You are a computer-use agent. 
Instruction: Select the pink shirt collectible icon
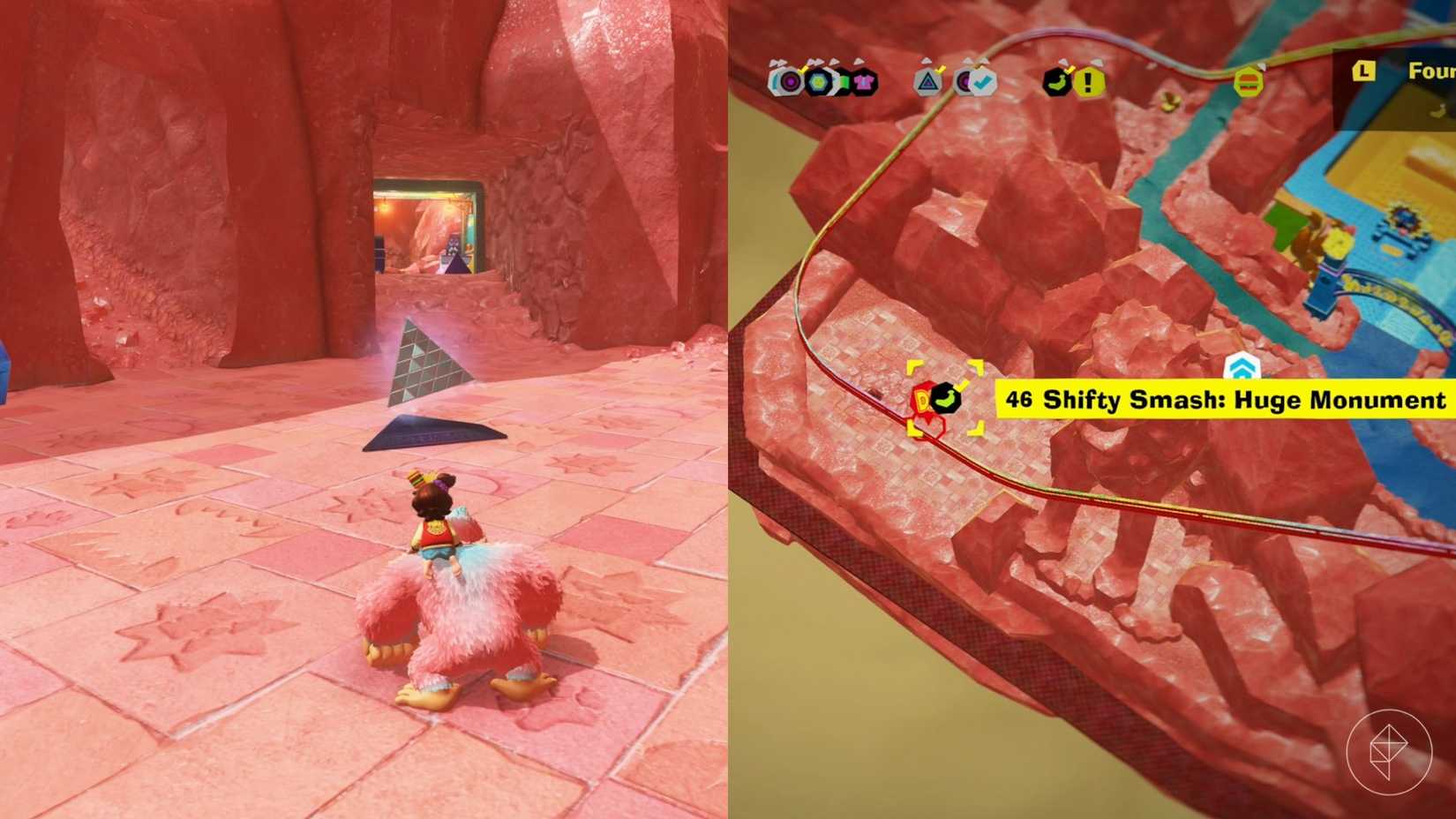click(865, 83)
